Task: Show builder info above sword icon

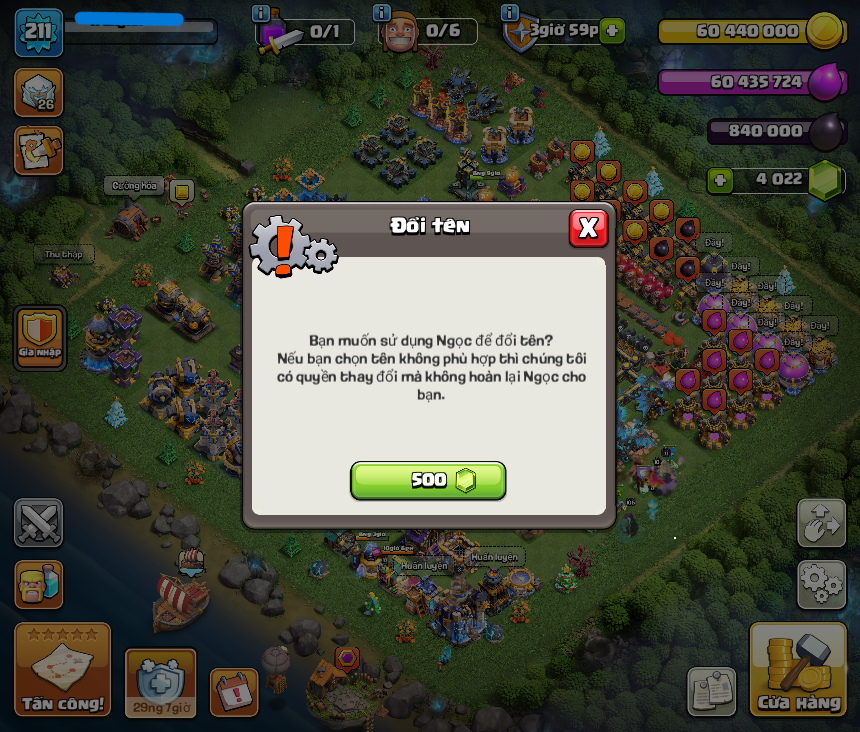Action: pos(261,13)
